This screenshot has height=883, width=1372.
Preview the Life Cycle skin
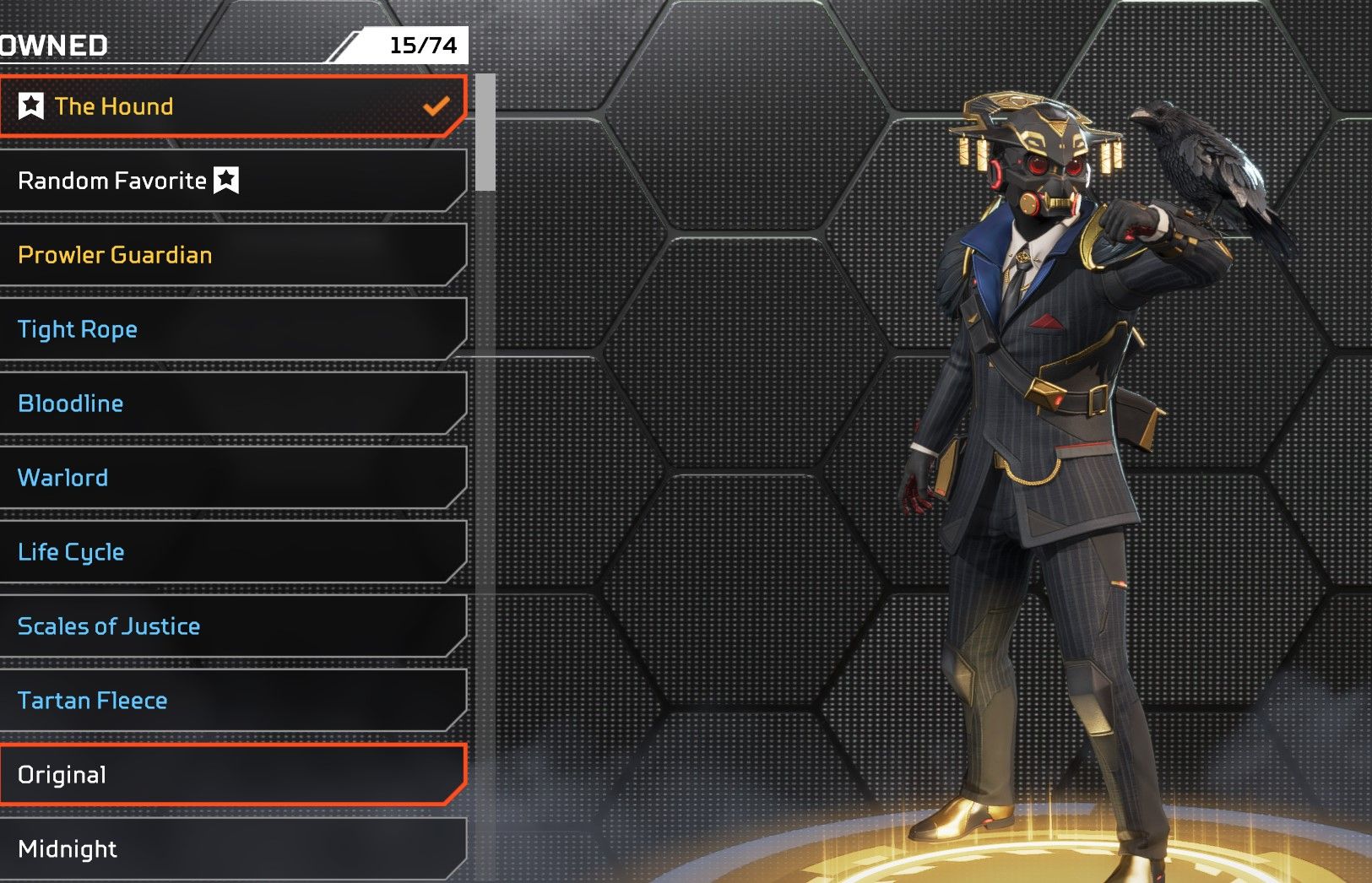tap(232, 552)
